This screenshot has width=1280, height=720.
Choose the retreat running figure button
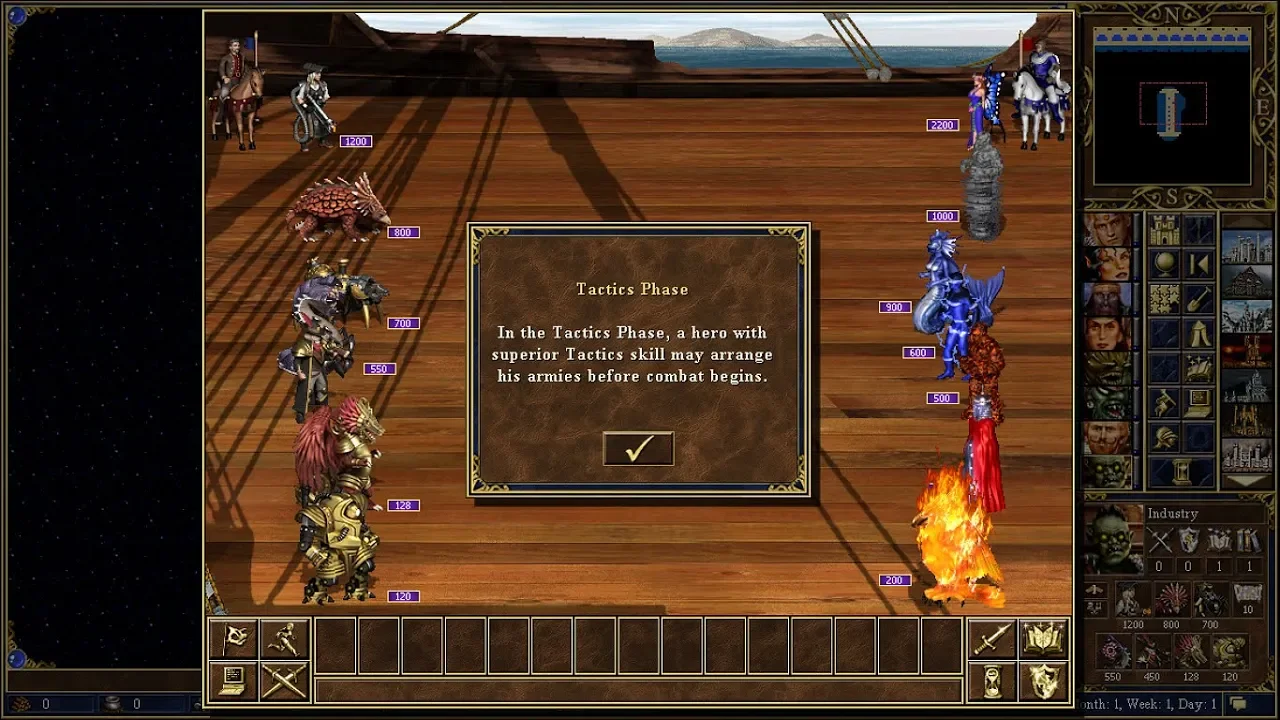pyautogui.click(x=283, y=639)
